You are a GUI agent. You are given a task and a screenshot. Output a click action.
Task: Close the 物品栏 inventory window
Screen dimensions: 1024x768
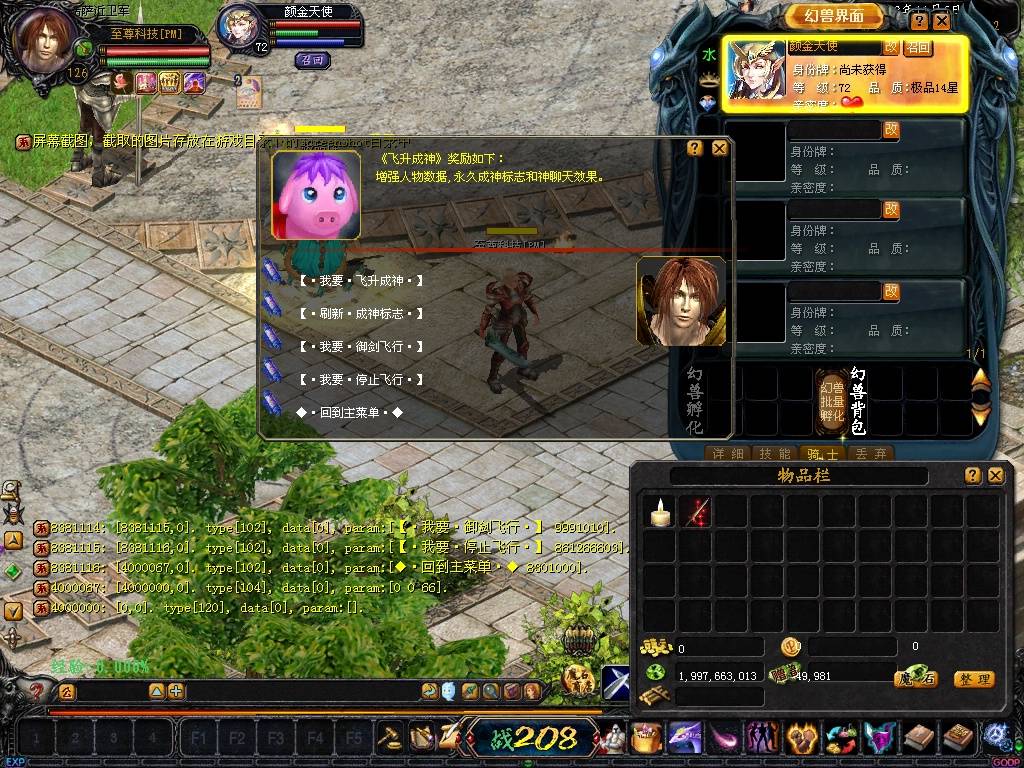tap(995, 476)
